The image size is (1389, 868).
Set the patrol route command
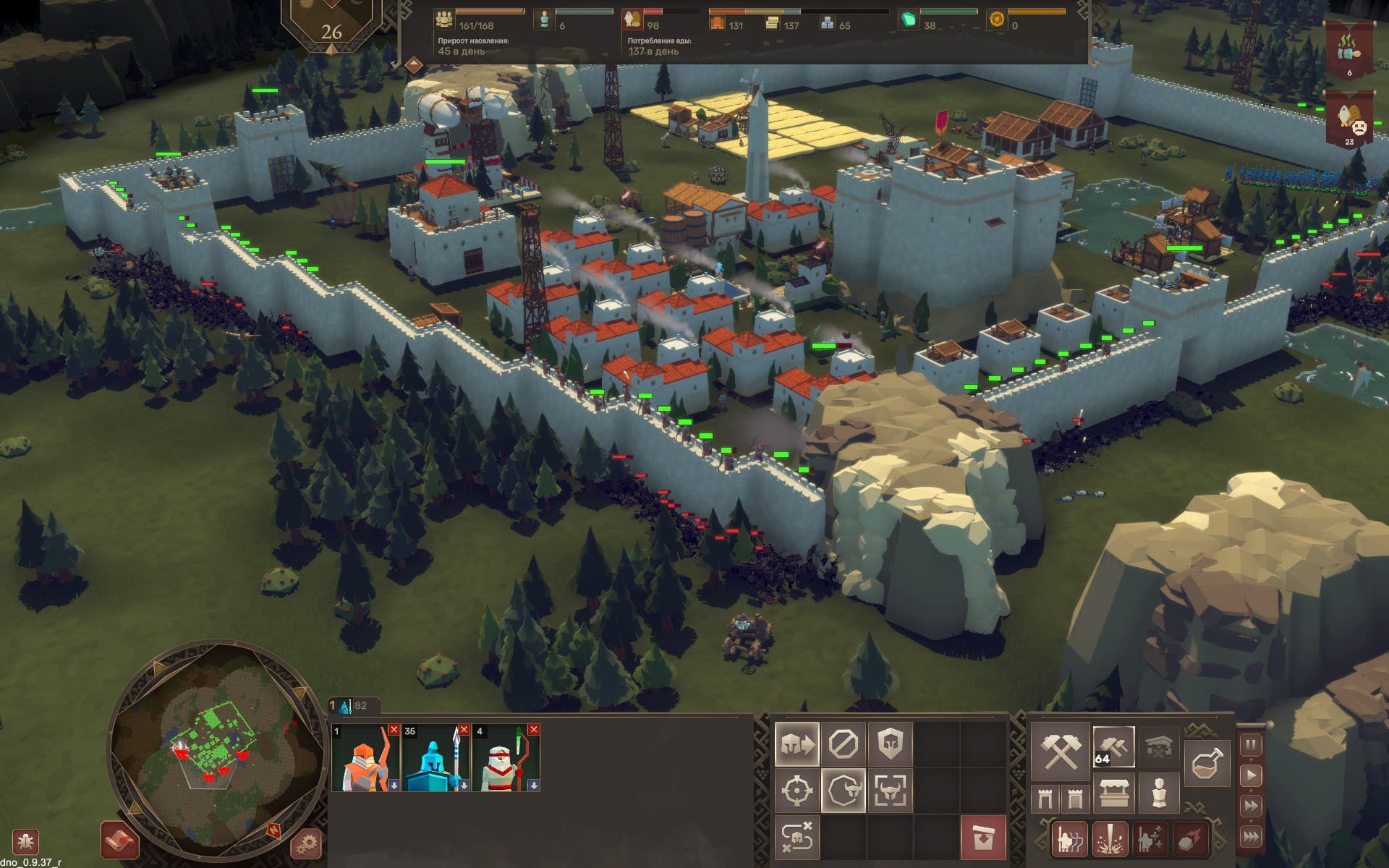[797, 836]
